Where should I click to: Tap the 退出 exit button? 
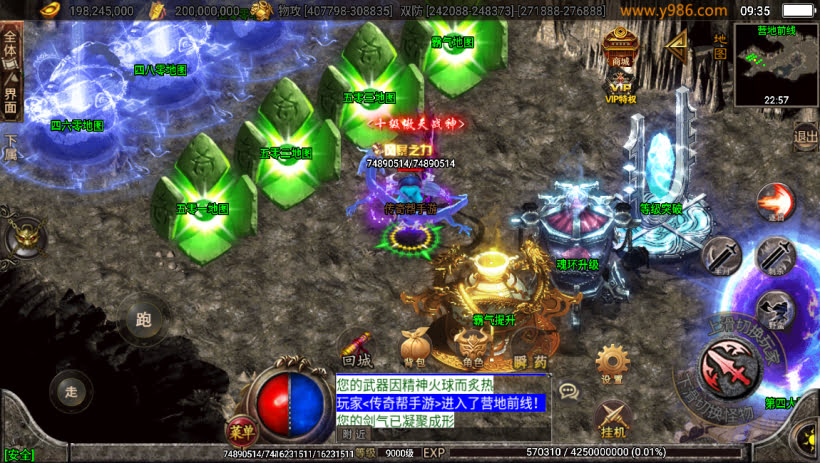805,136
